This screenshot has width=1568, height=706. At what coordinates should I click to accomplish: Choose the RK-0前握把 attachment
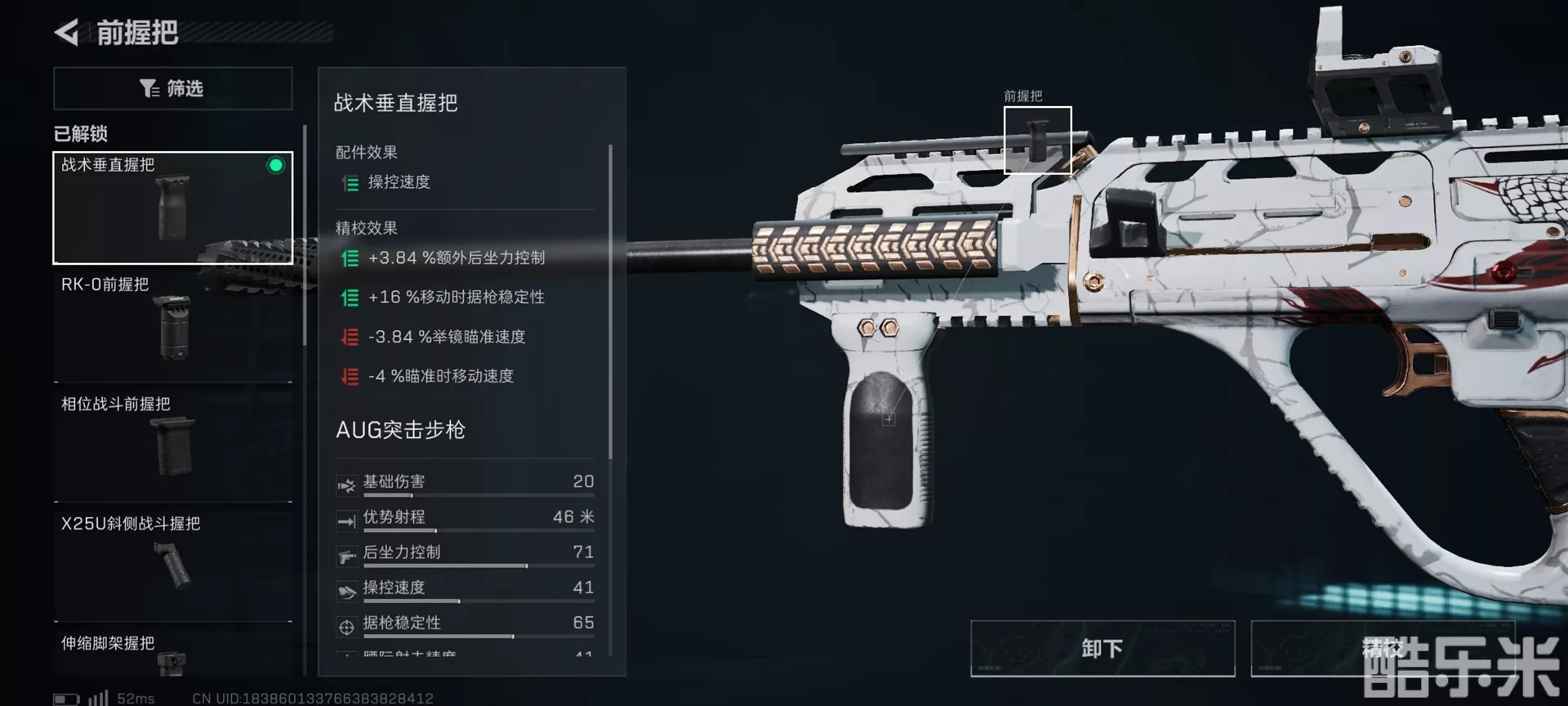pyautogui.click(x=173, y=327)
